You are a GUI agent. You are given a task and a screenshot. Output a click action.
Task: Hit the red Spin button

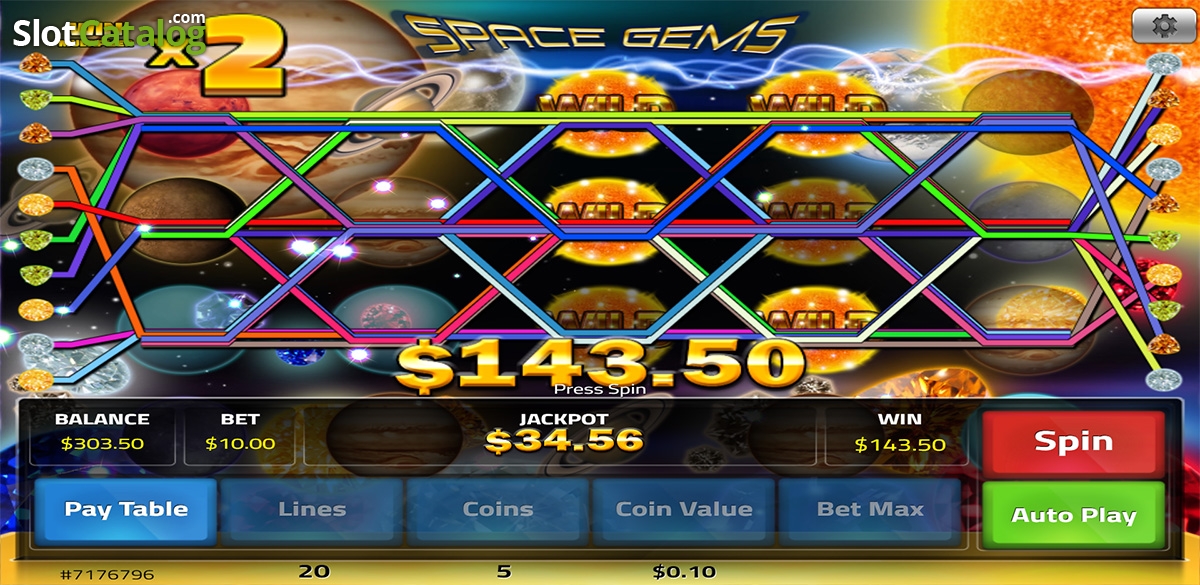click(x=1073, y=441)
